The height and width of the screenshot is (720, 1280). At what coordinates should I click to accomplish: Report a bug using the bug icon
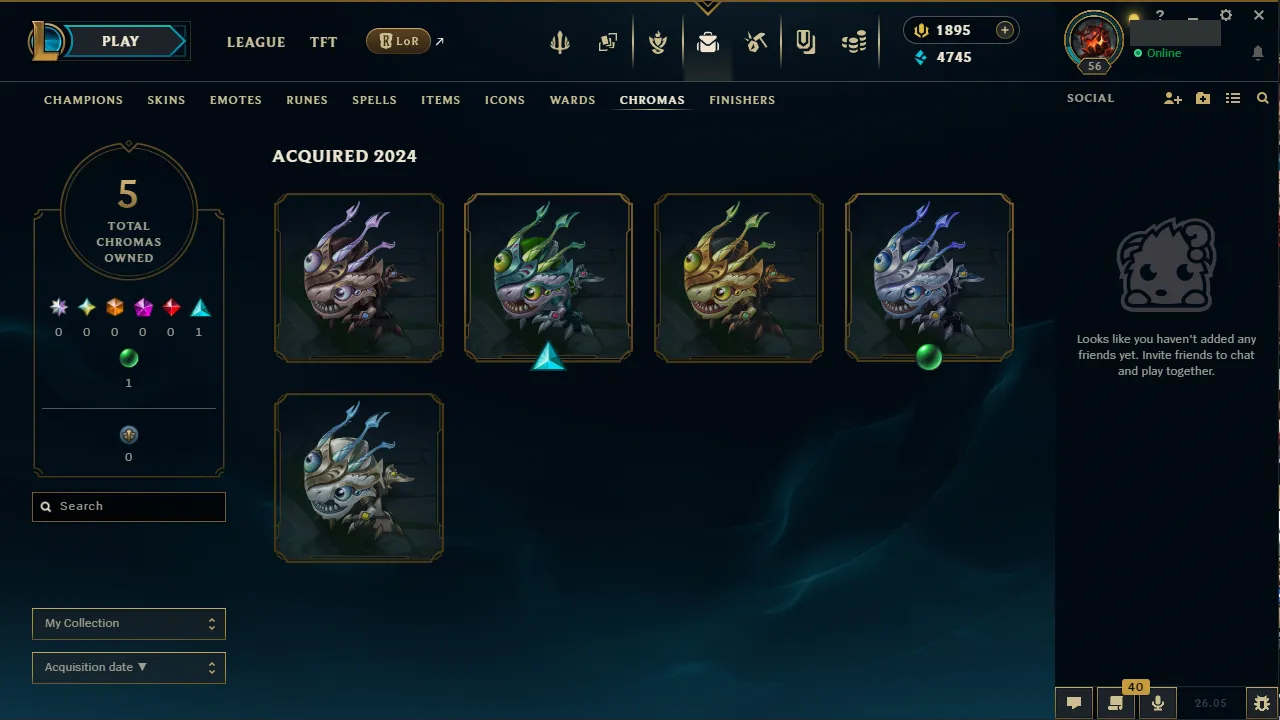(1261, 702)
